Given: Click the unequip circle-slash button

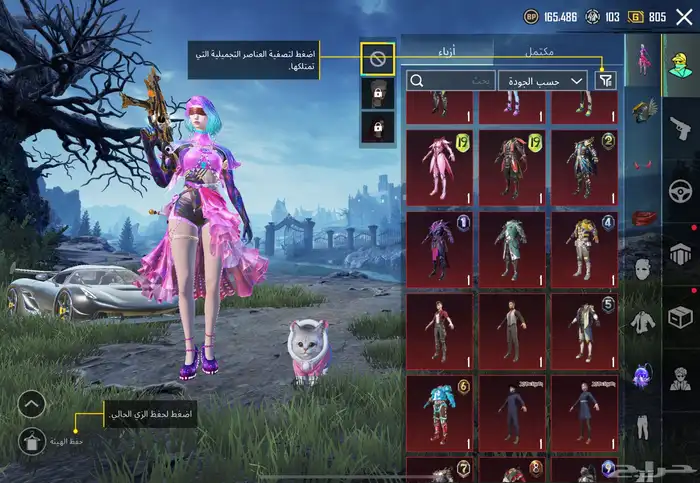Looking at the screenshot, I should 378,59.
